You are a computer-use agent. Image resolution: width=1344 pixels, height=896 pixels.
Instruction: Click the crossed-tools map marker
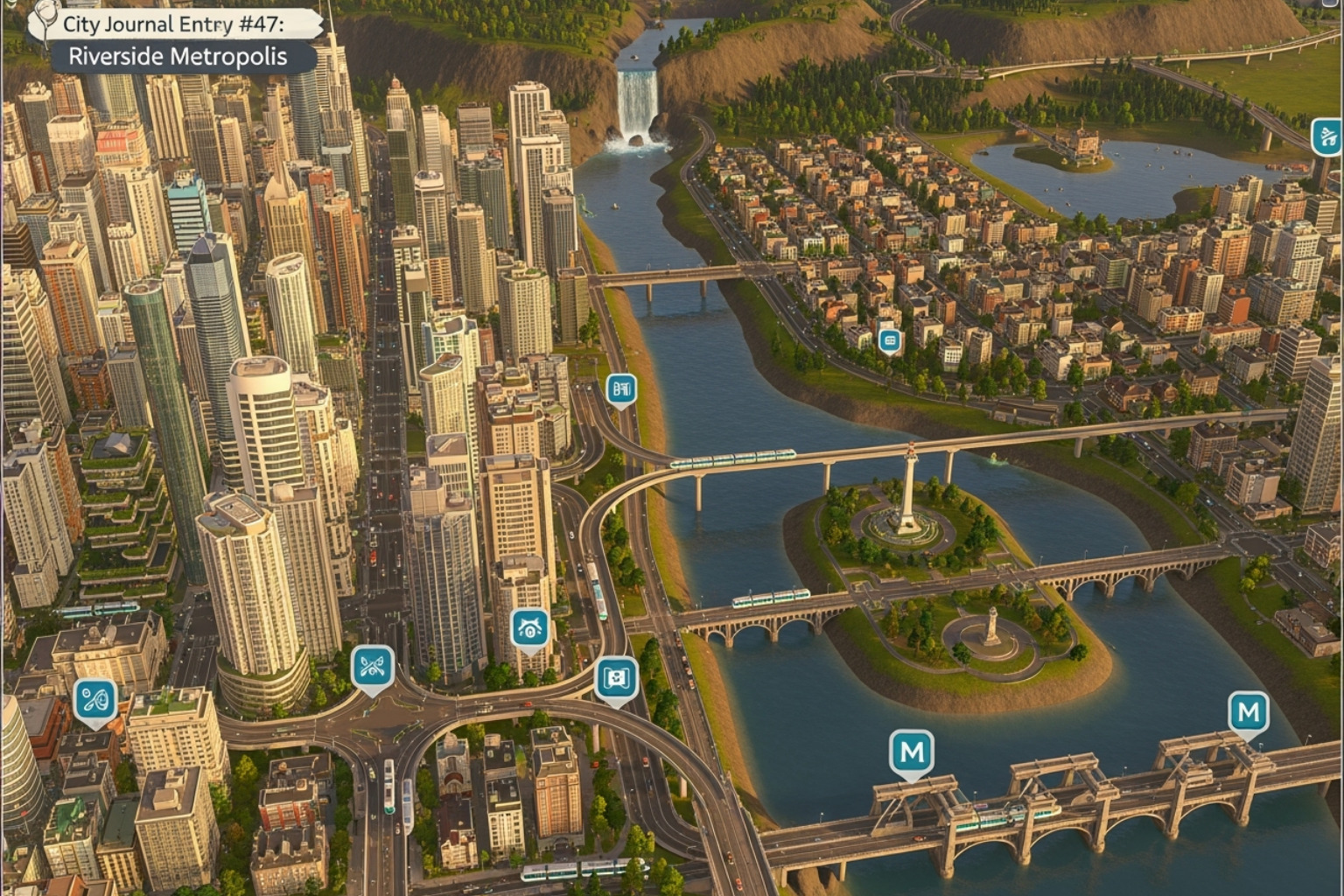click(x=373, y=668)
